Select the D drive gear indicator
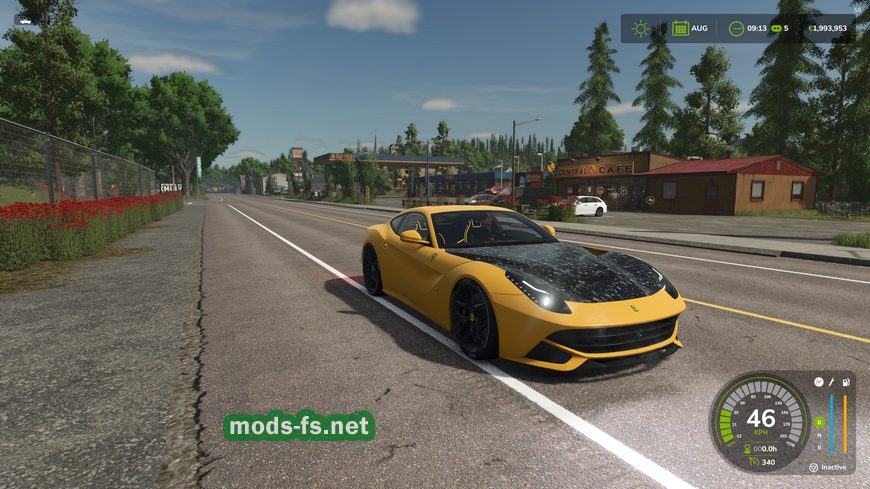The height and width of the screenshot is (489, 870). pyautogui.click(x=820, y=422)
